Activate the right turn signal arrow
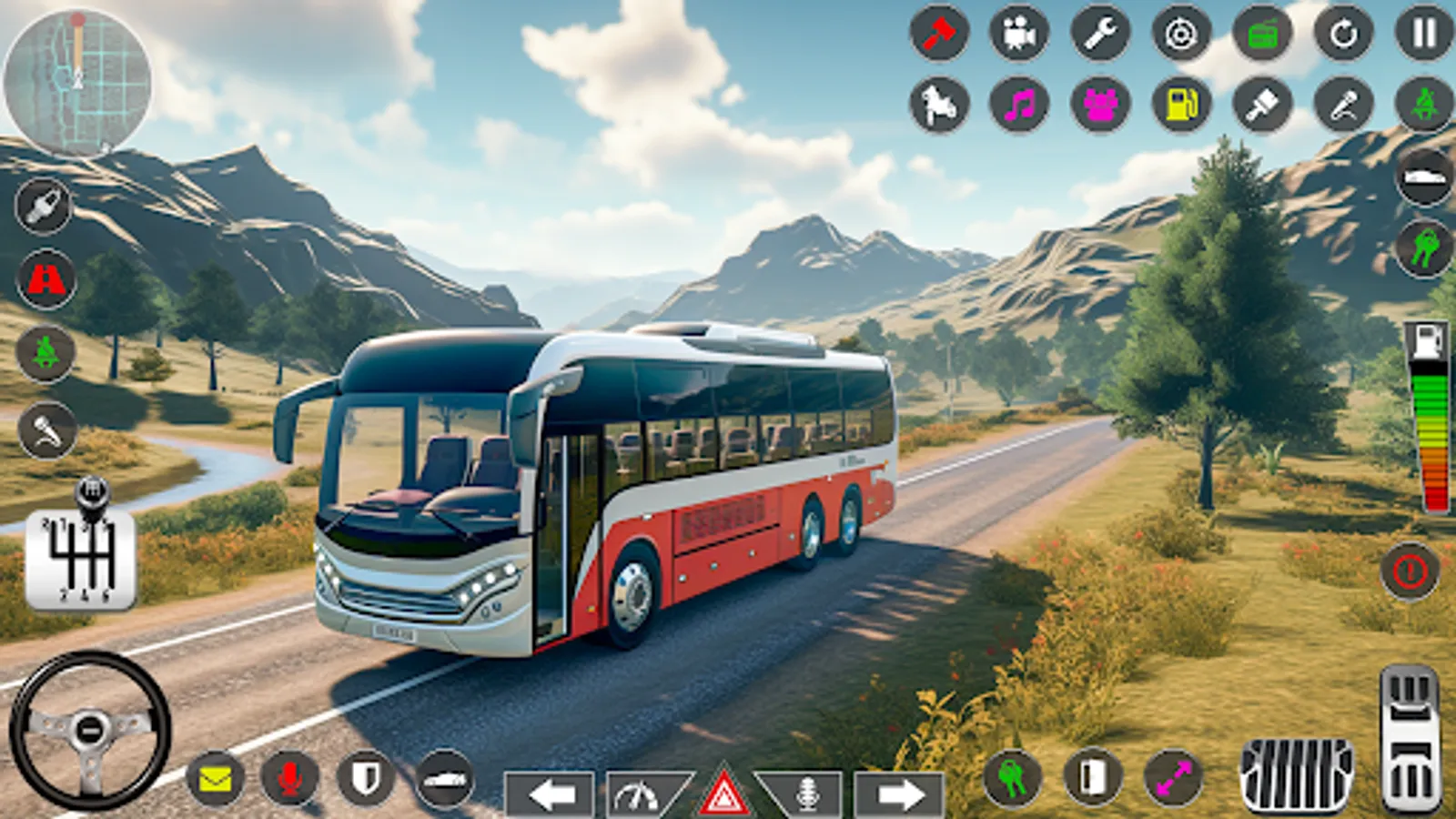This screenshot has height=819, width=1456. pos(898,794)
